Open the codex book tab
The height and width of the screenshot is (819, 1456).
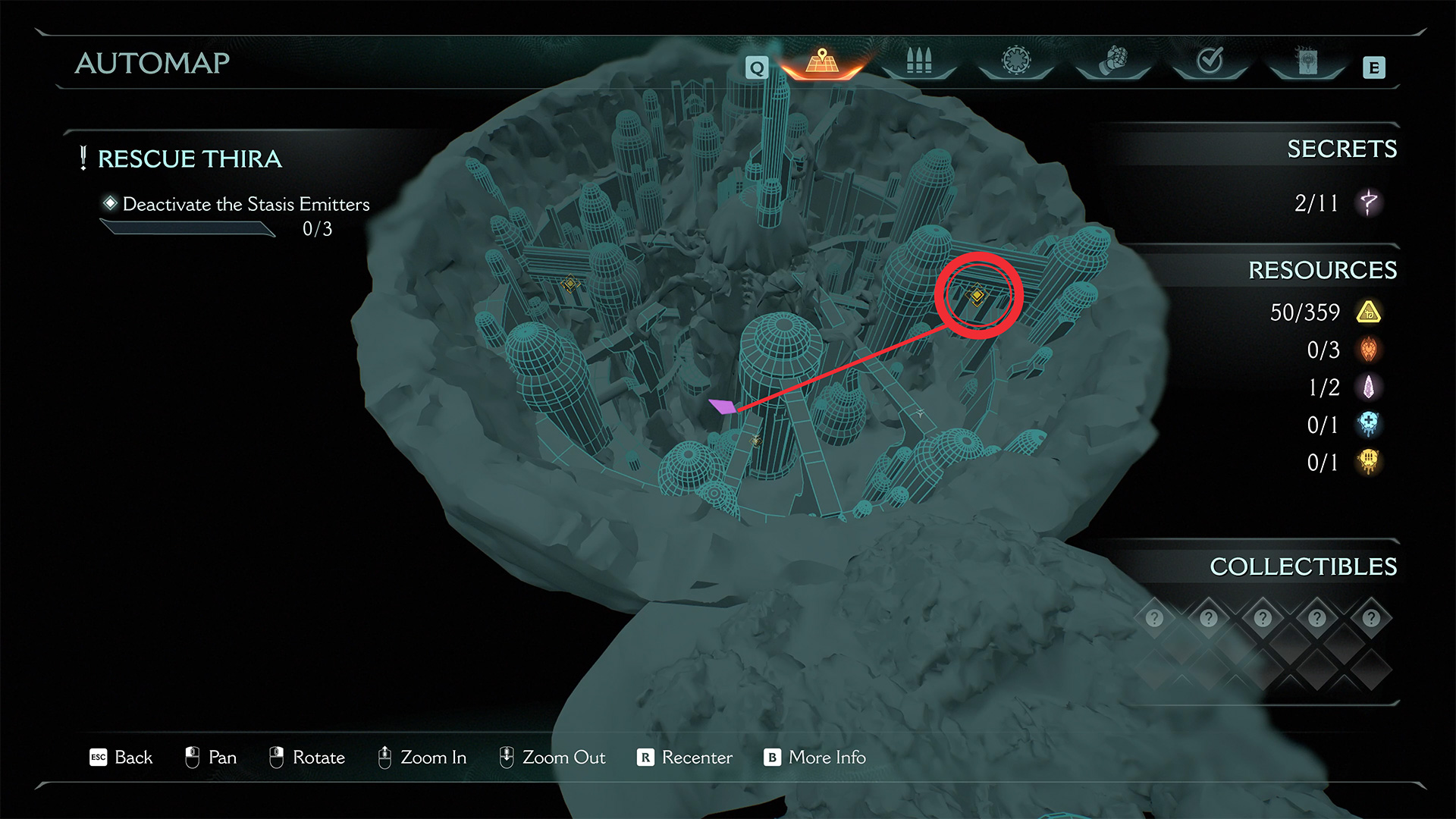pos(1307,61)
